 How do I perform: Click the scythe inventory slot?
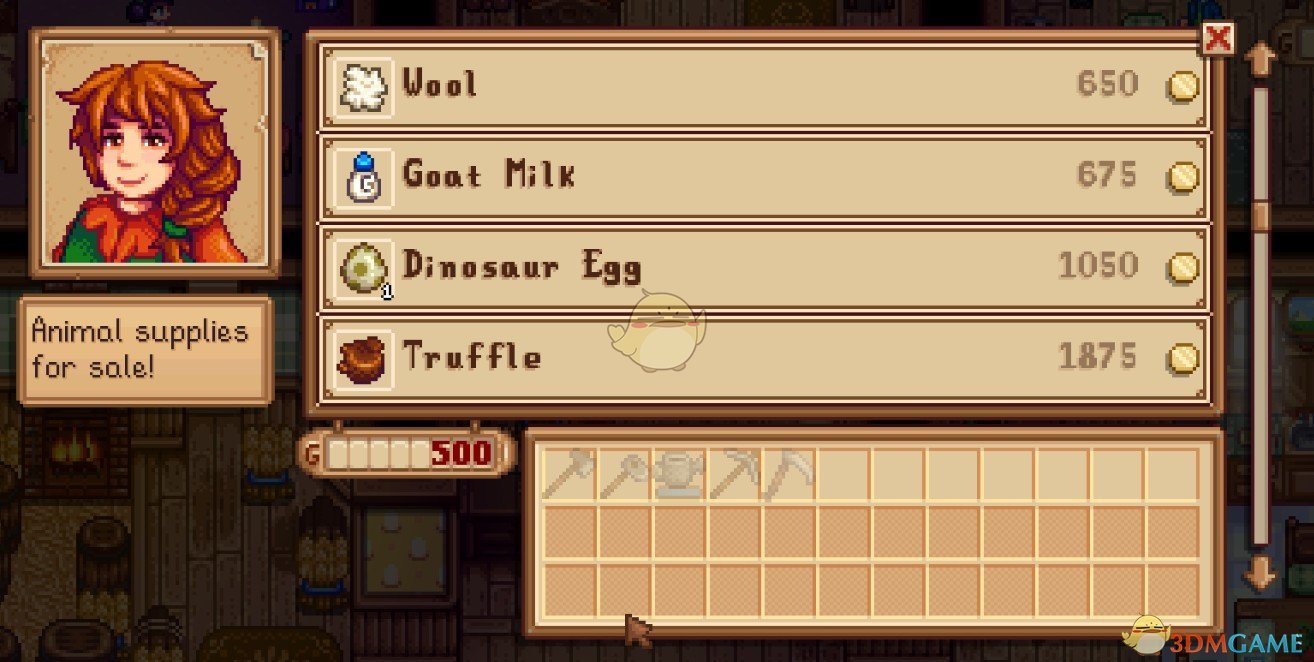click(789, 473)
